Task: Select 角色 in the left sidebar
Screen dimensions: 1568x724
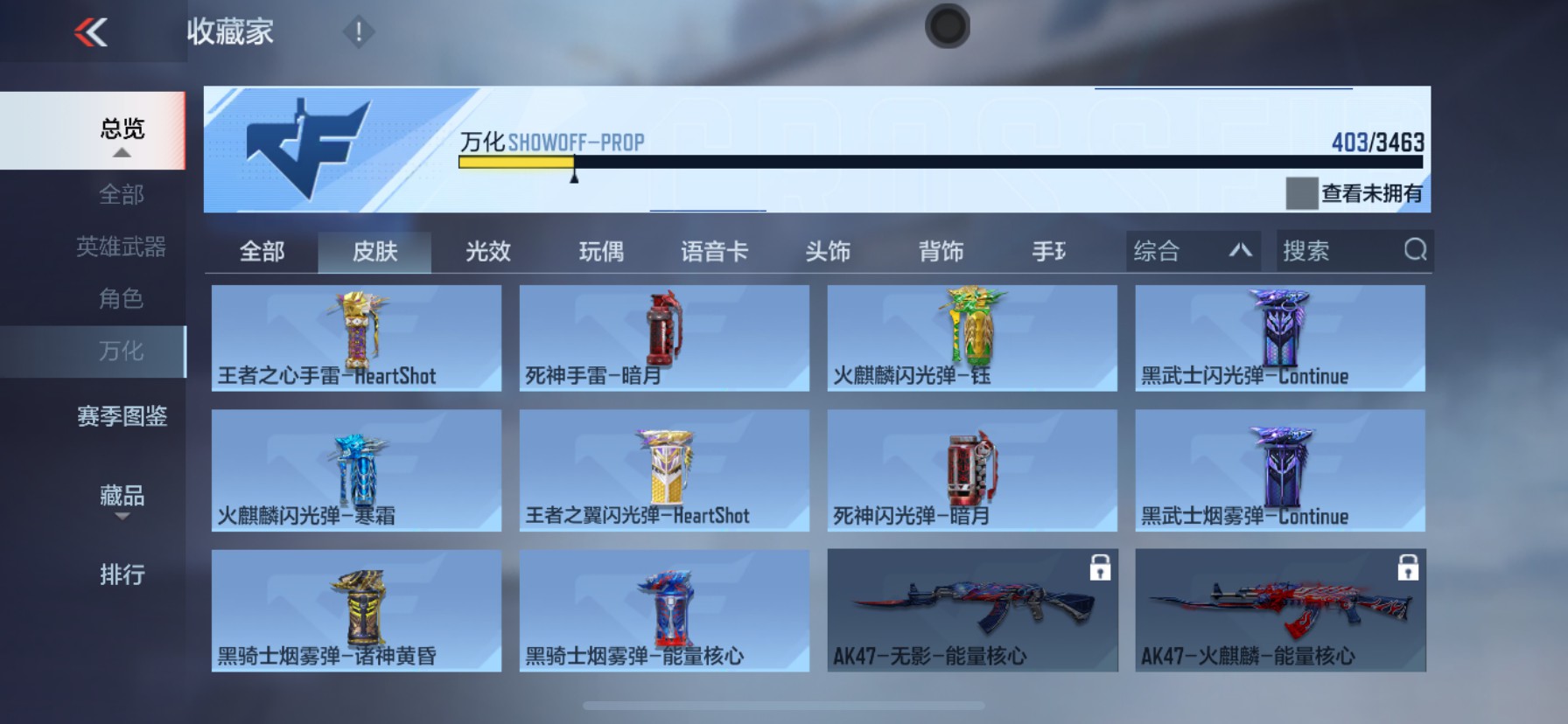Action: [121, 299]
